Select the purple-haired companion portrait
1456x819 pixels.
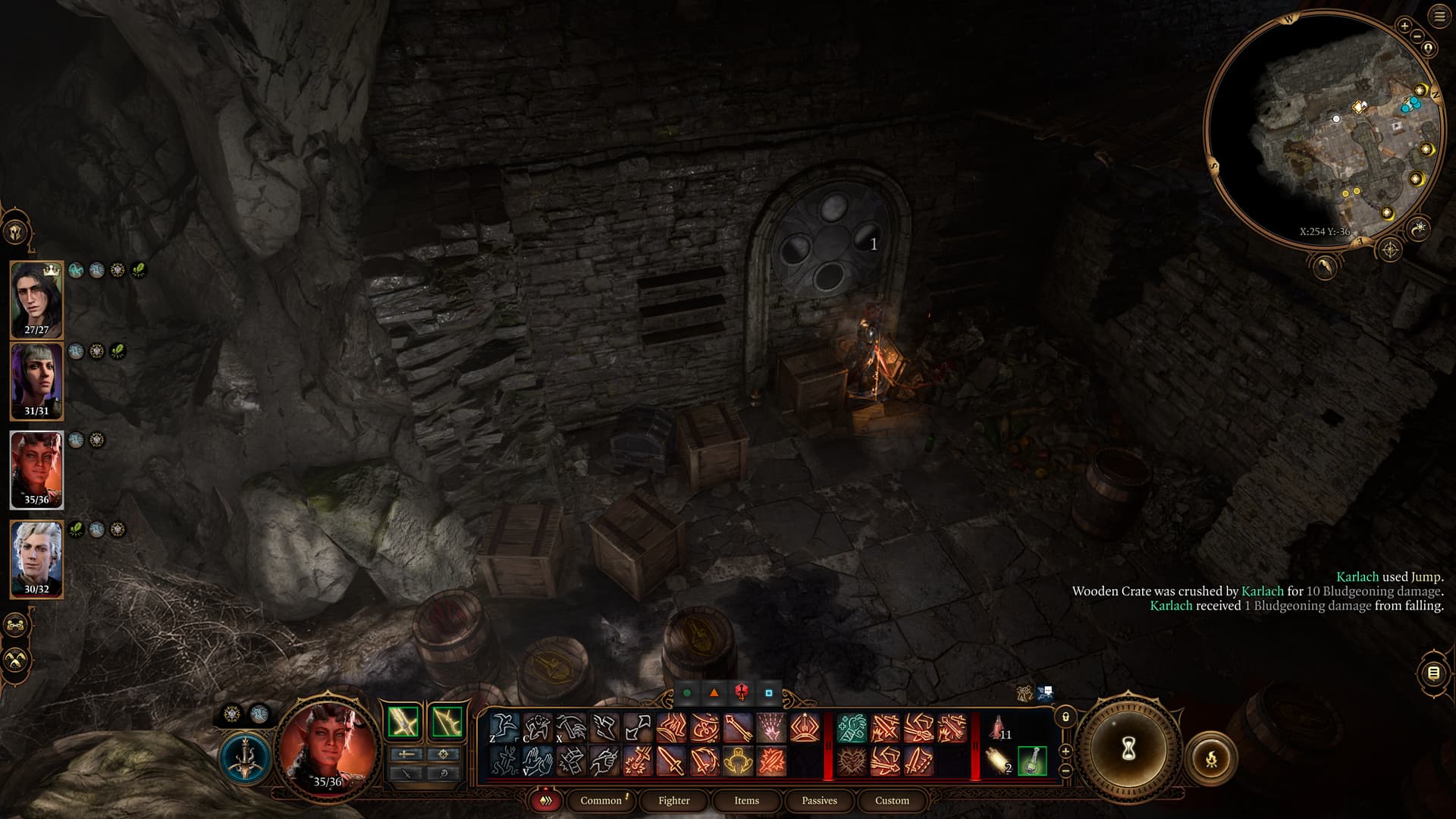tap(36, 381)
